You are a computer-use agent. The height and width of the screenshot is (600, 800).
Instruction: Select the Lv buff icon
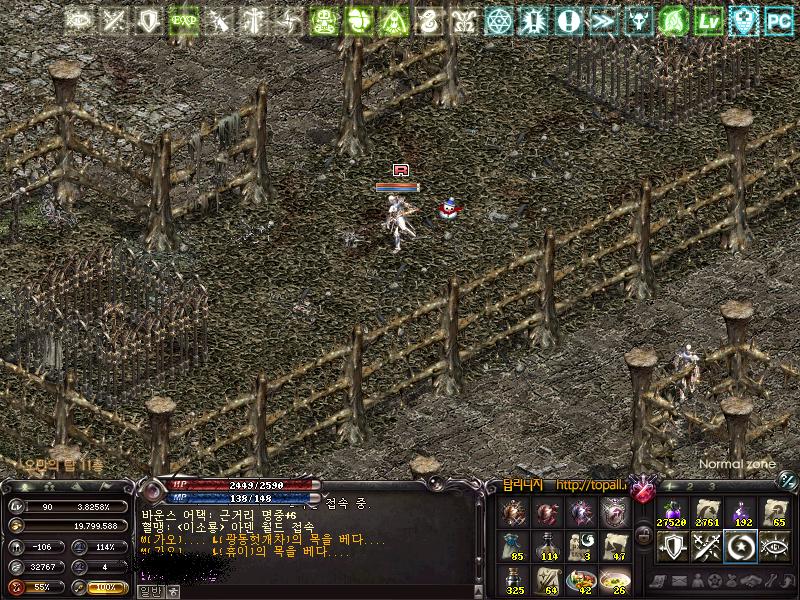click(x=710, y=19)
